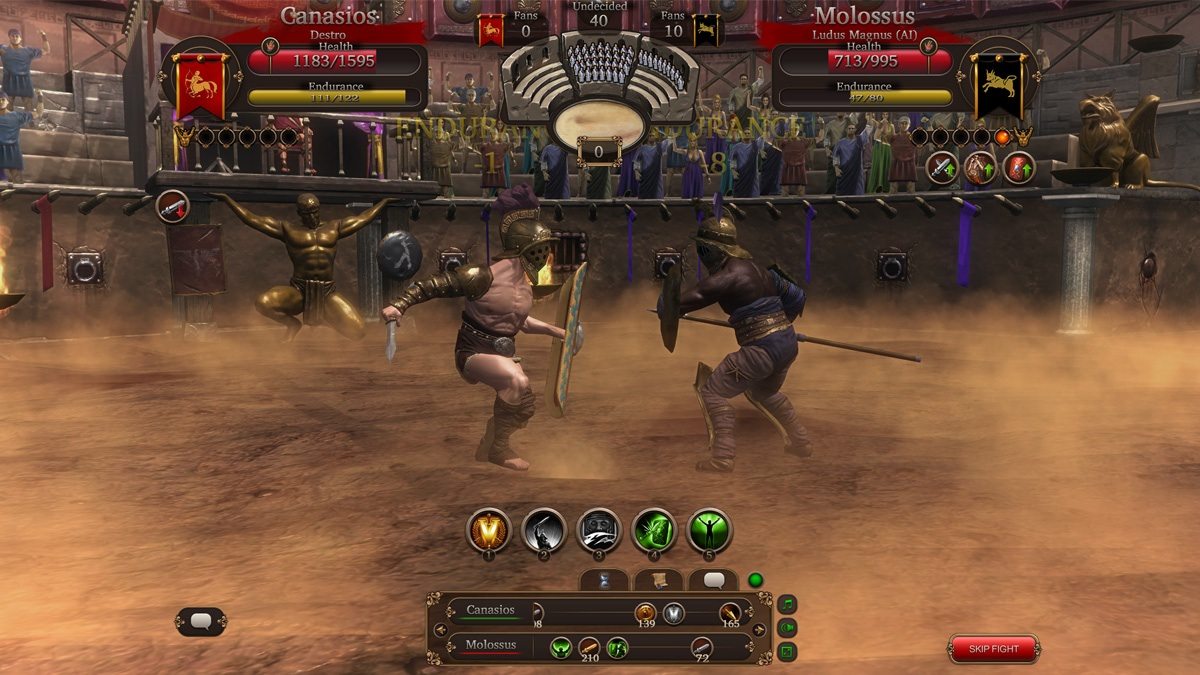Advance the timeline with the right arrow button
The height and width of the screenshot is (675, 1200).
pos(759,630)
